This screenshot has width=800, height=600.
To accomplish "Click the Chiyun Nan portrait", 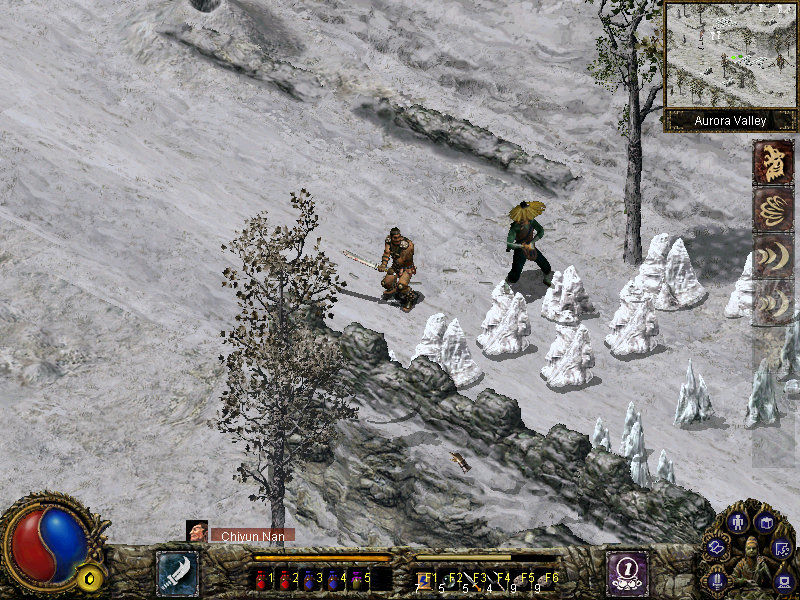I will (x=197, y=532).
